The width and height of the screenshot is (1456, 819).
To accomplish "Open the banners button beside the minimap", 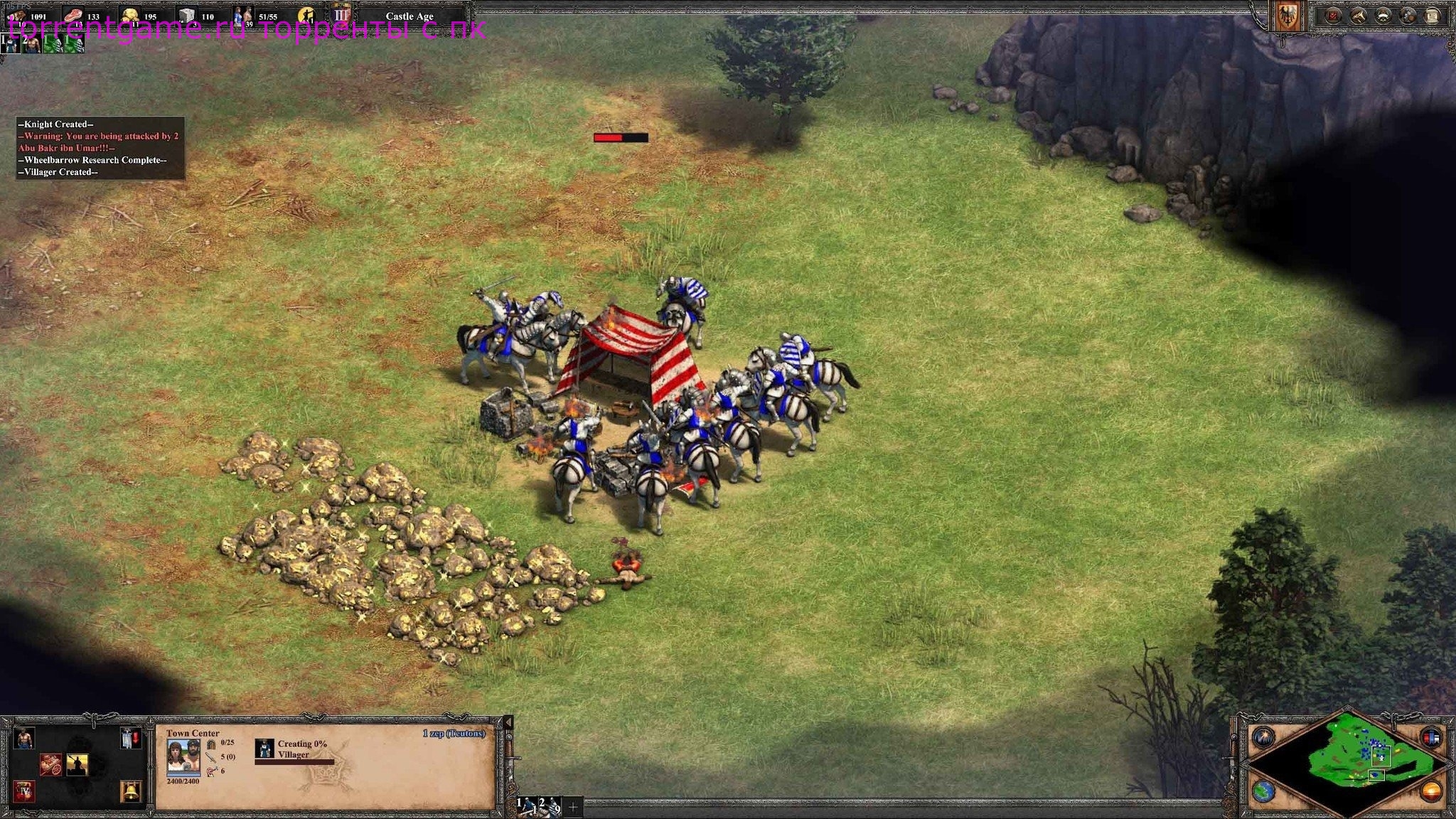I will tap(1430, 737).
